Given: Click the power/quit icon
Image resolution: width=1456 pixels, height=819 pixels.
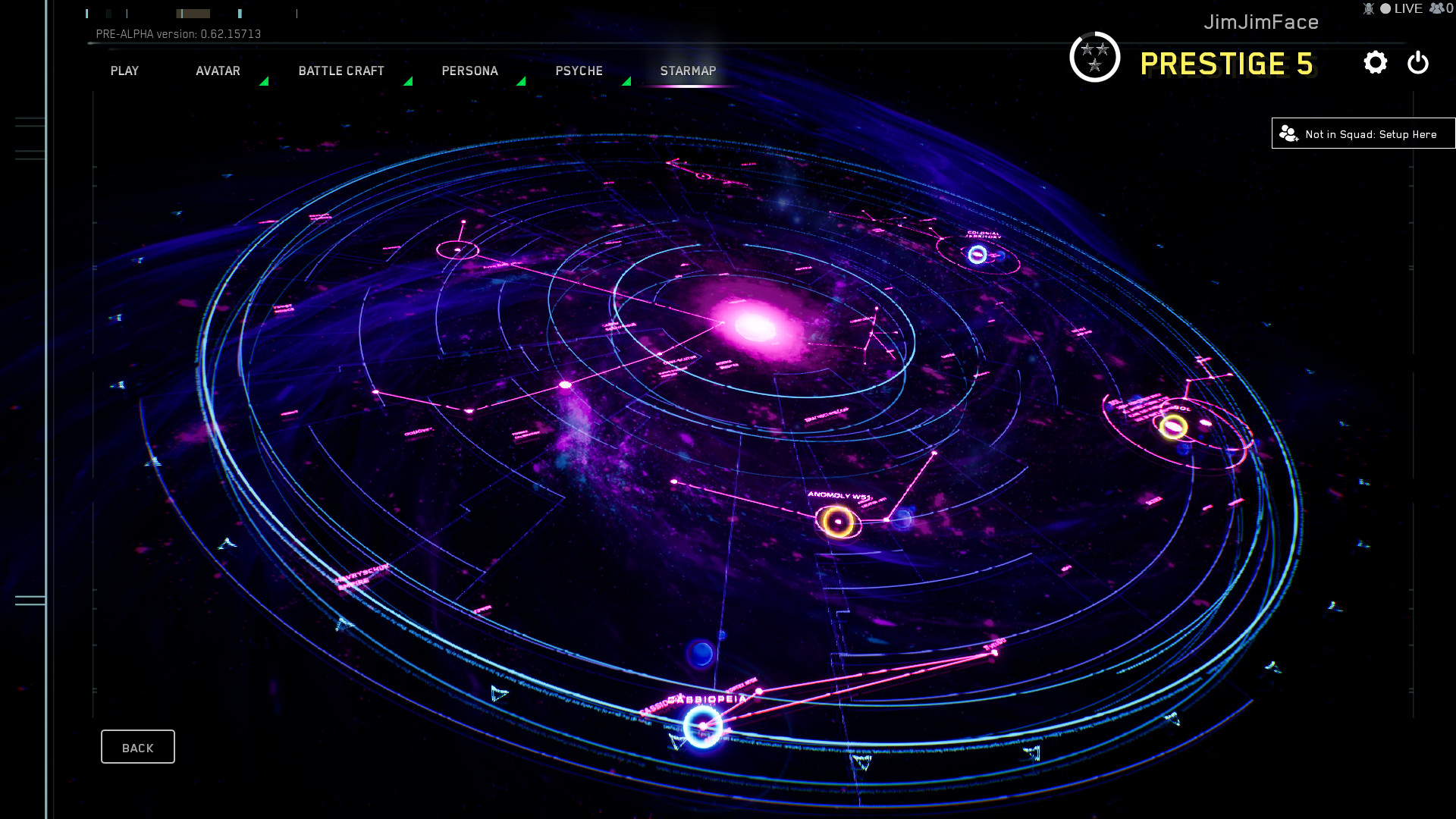Looking at the screenshot, I should pyautogui.click(x=1417, y=64).
